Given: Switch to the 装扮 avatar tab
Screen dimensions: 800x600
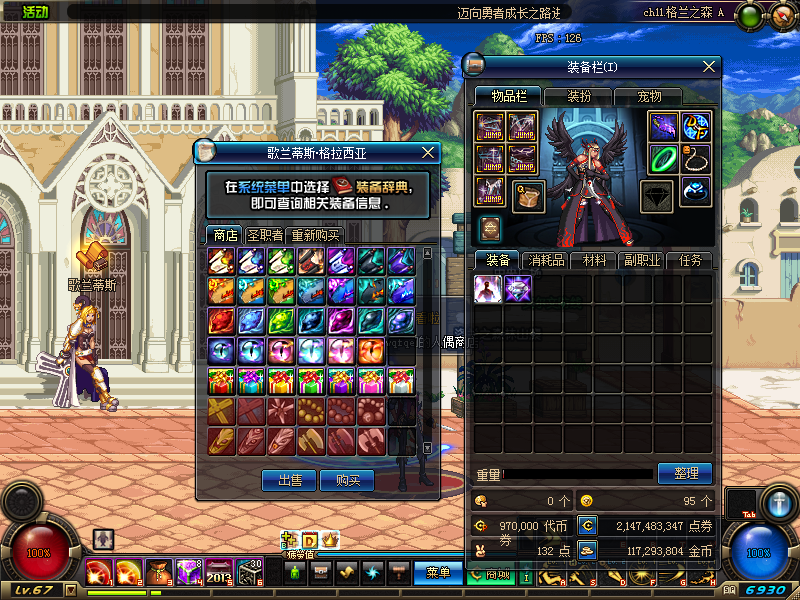Looking at the screenshot, I should coord(579,97).
